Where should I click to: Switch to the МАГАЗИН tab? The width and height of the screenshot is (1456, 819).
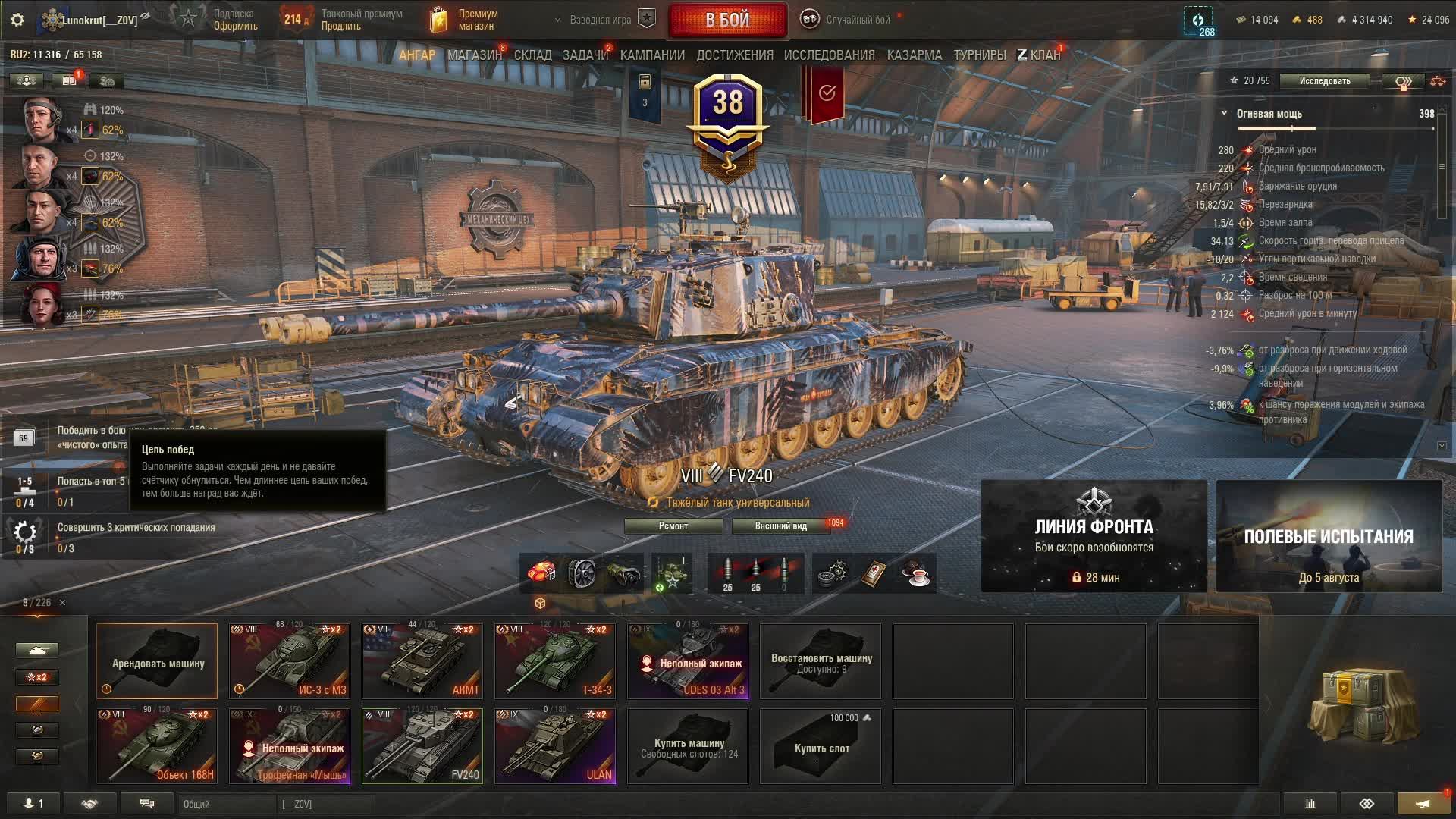pos(474,55)
